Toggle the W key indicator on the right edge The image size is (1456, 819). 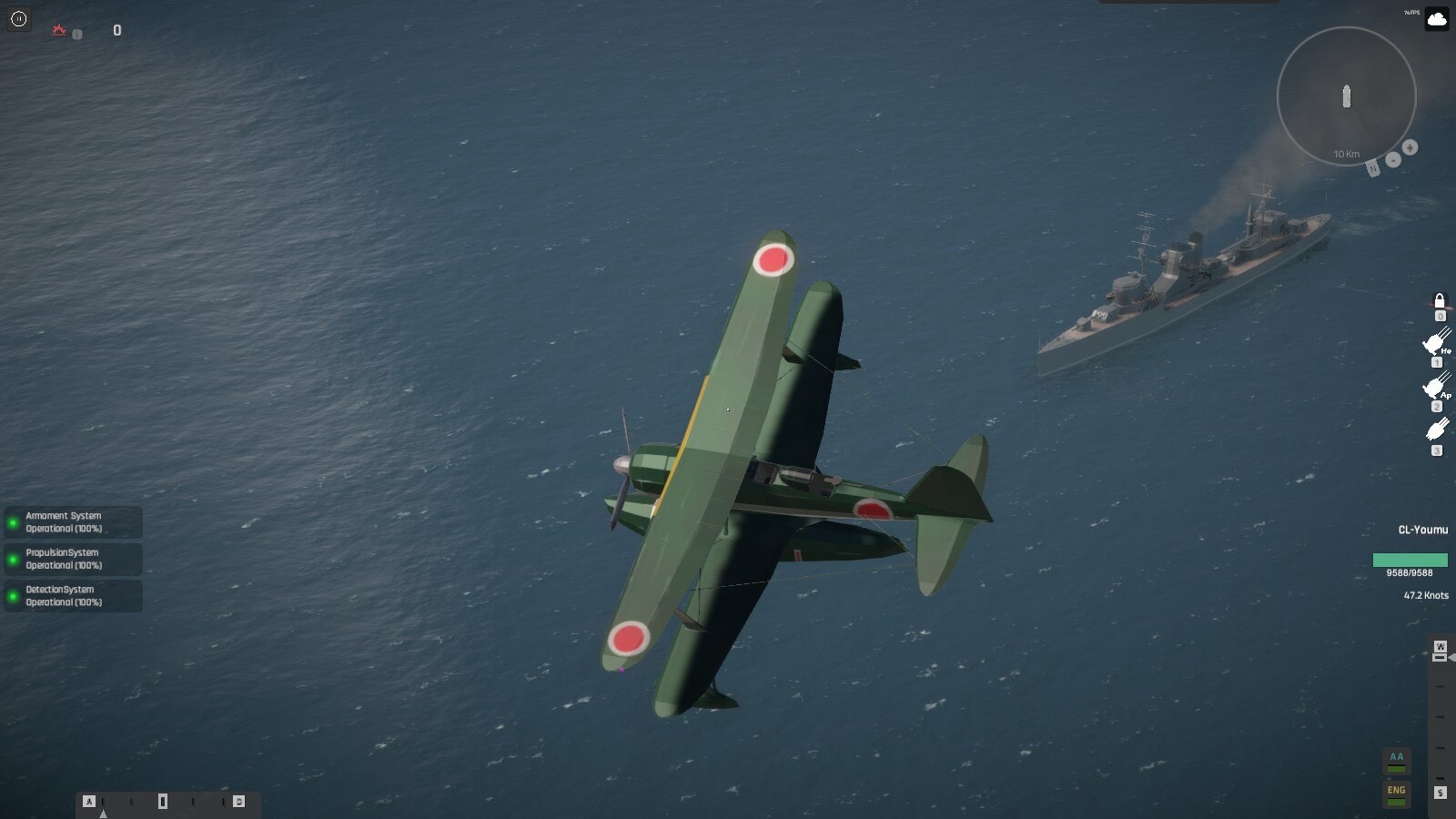point(1441,646)
